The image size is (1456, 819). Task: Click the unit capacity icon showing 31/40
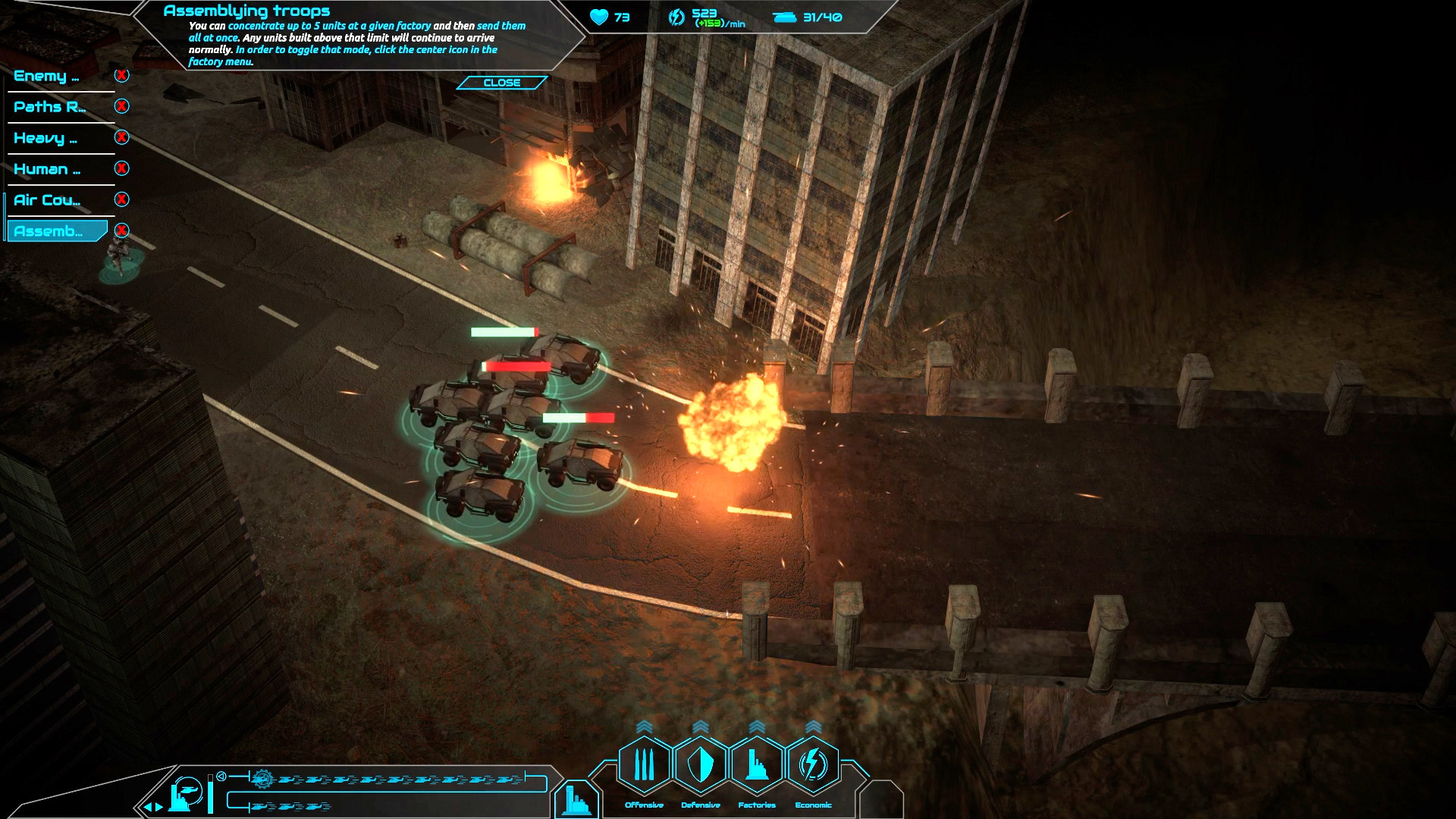(783, 17)
